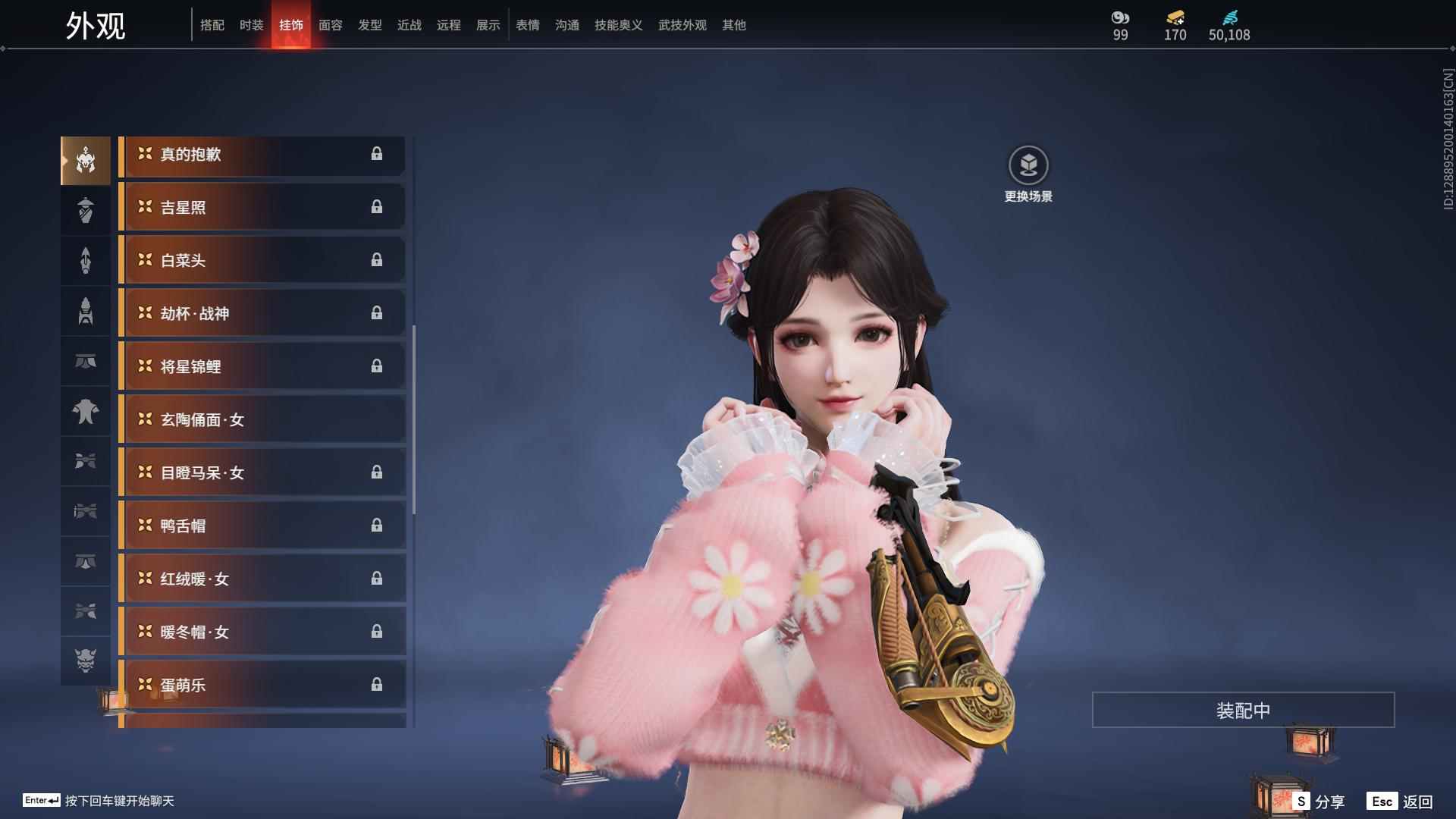Select the 蛋萌乐 accessory row
This screenshot has height=819, width=1456.
(262, 685)
